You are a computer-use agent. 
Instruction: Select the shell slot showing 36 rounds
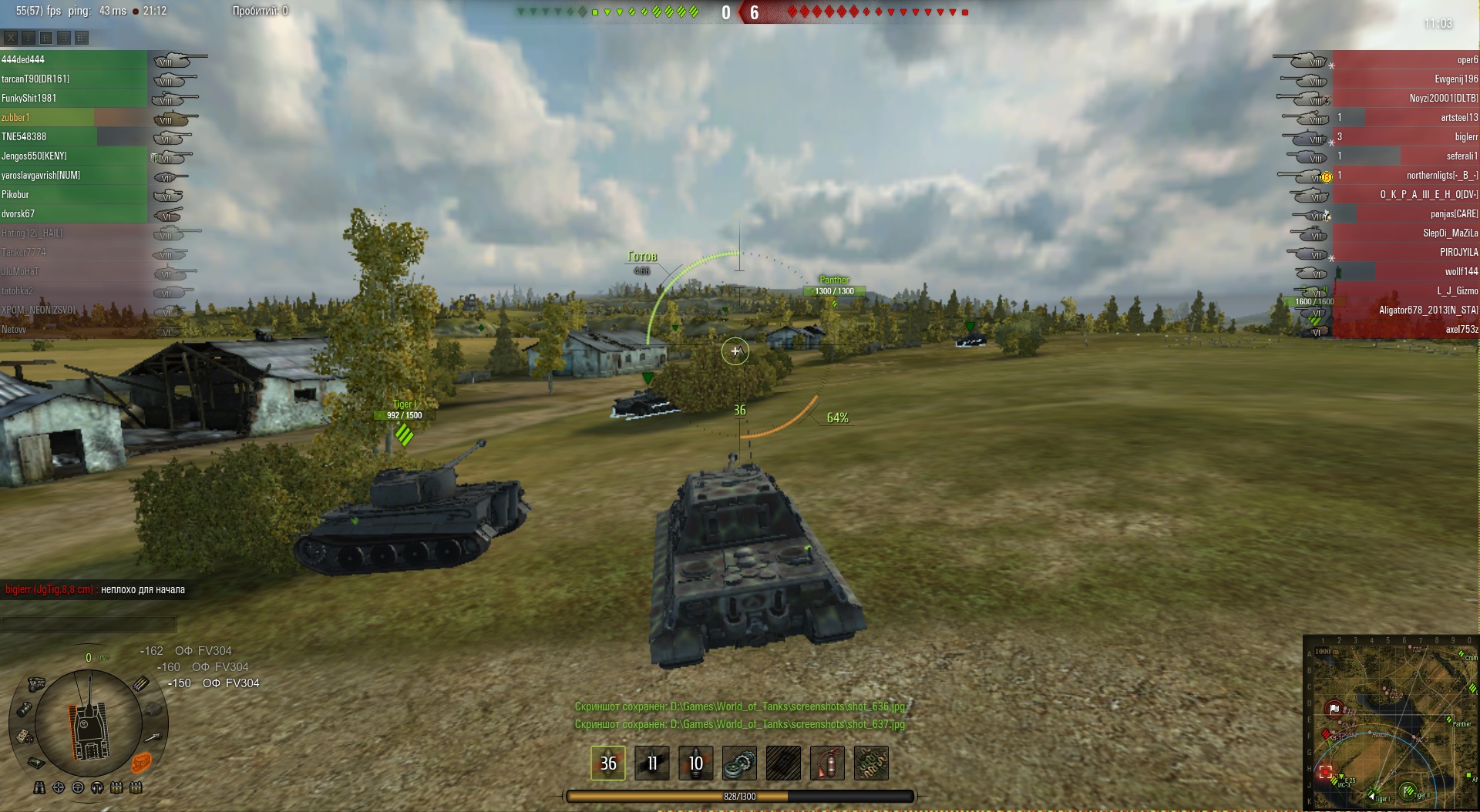coord(608,763)
